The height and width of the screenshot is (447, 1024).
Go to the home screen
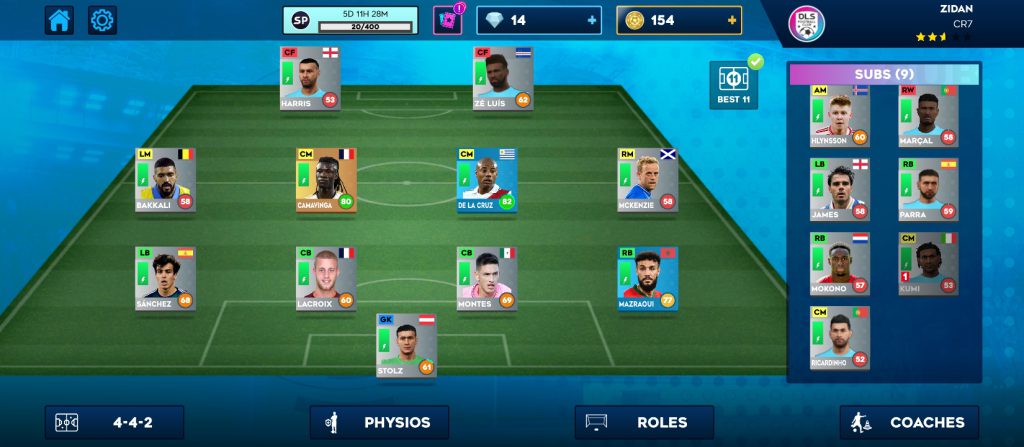(59, 20)
